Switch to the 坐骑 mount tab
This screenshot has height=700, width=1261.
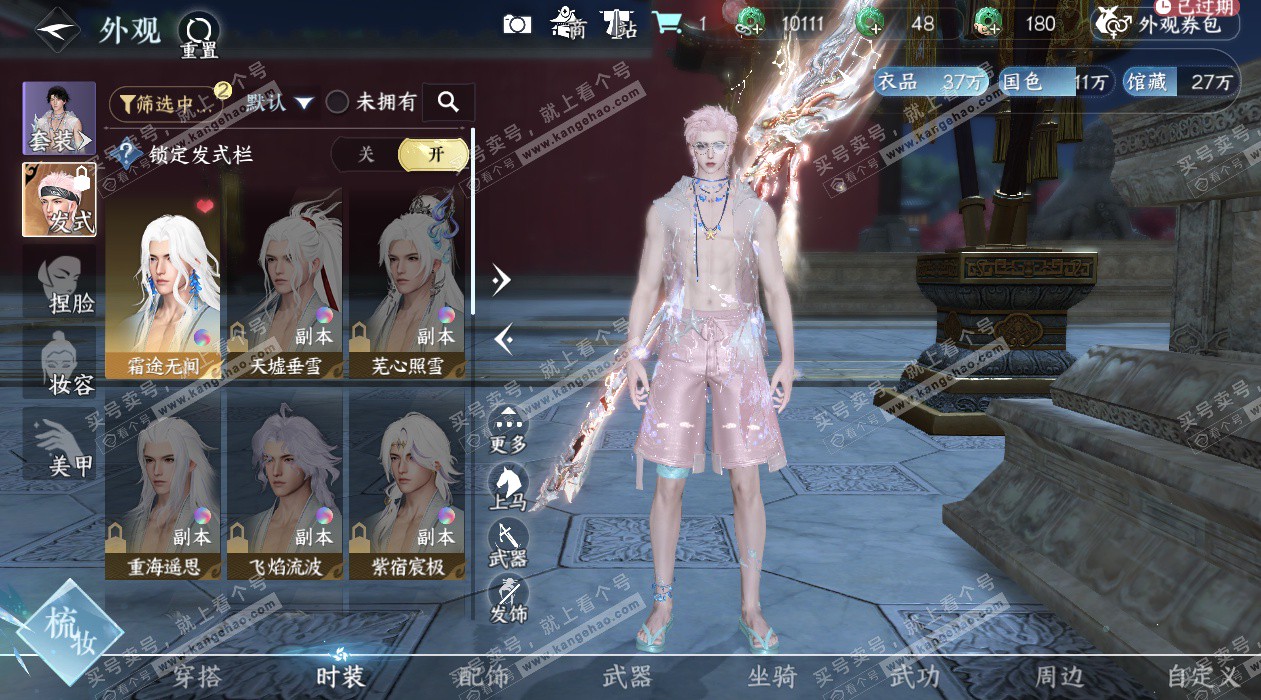click(772, 677)
